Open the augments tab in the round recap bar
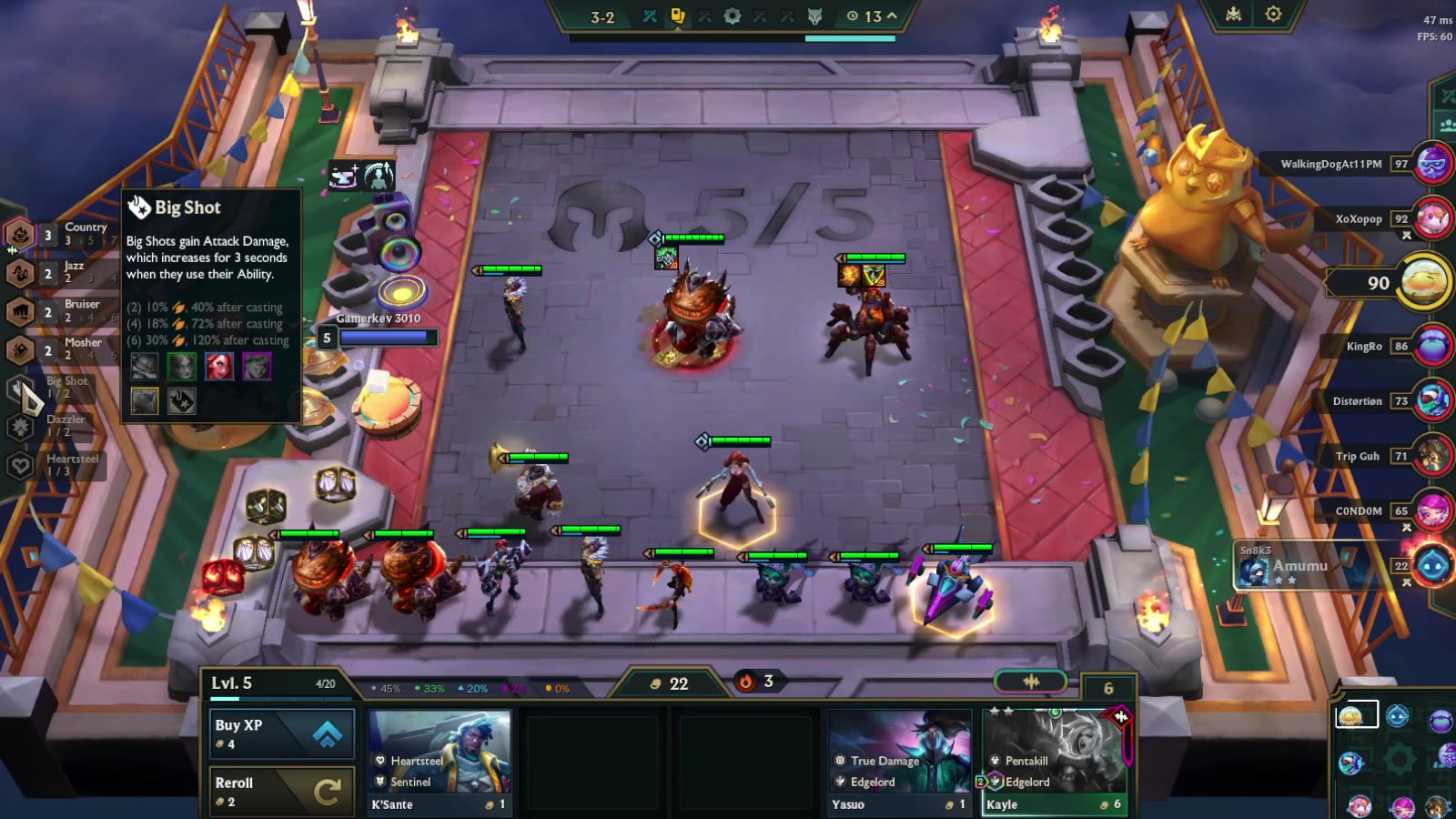This screenshot has width=1456, height=819. pyautogui.click(x=678, y=16)
